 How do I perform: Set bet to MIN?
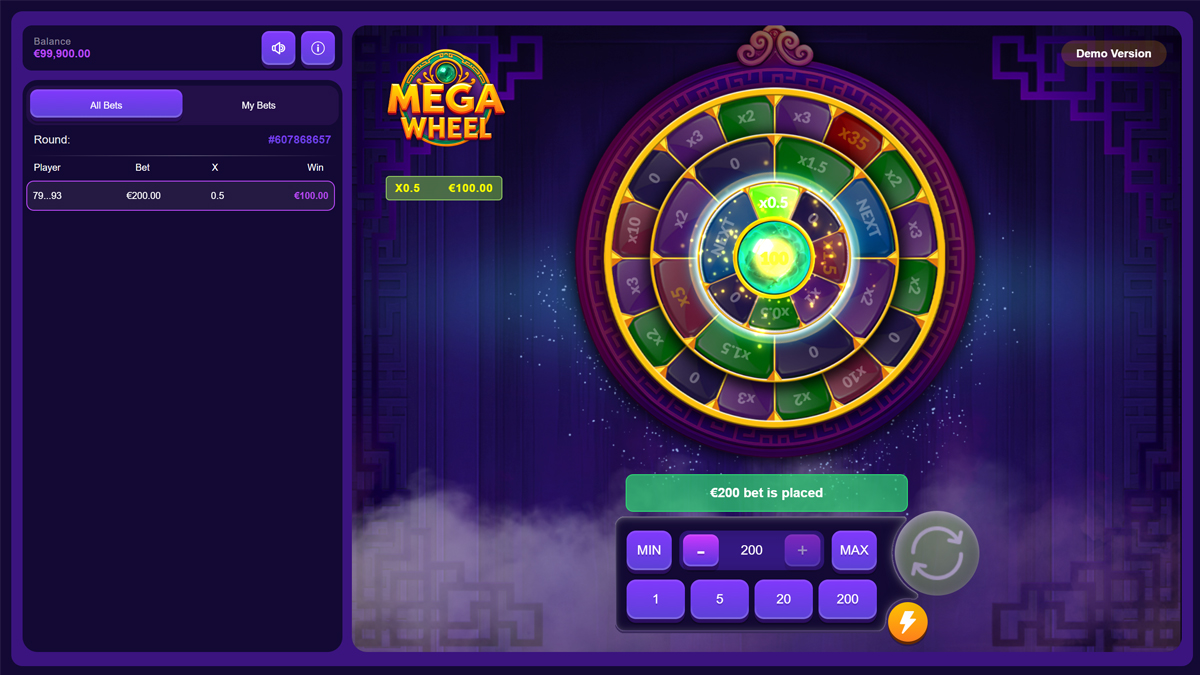(x=649, y=550)
